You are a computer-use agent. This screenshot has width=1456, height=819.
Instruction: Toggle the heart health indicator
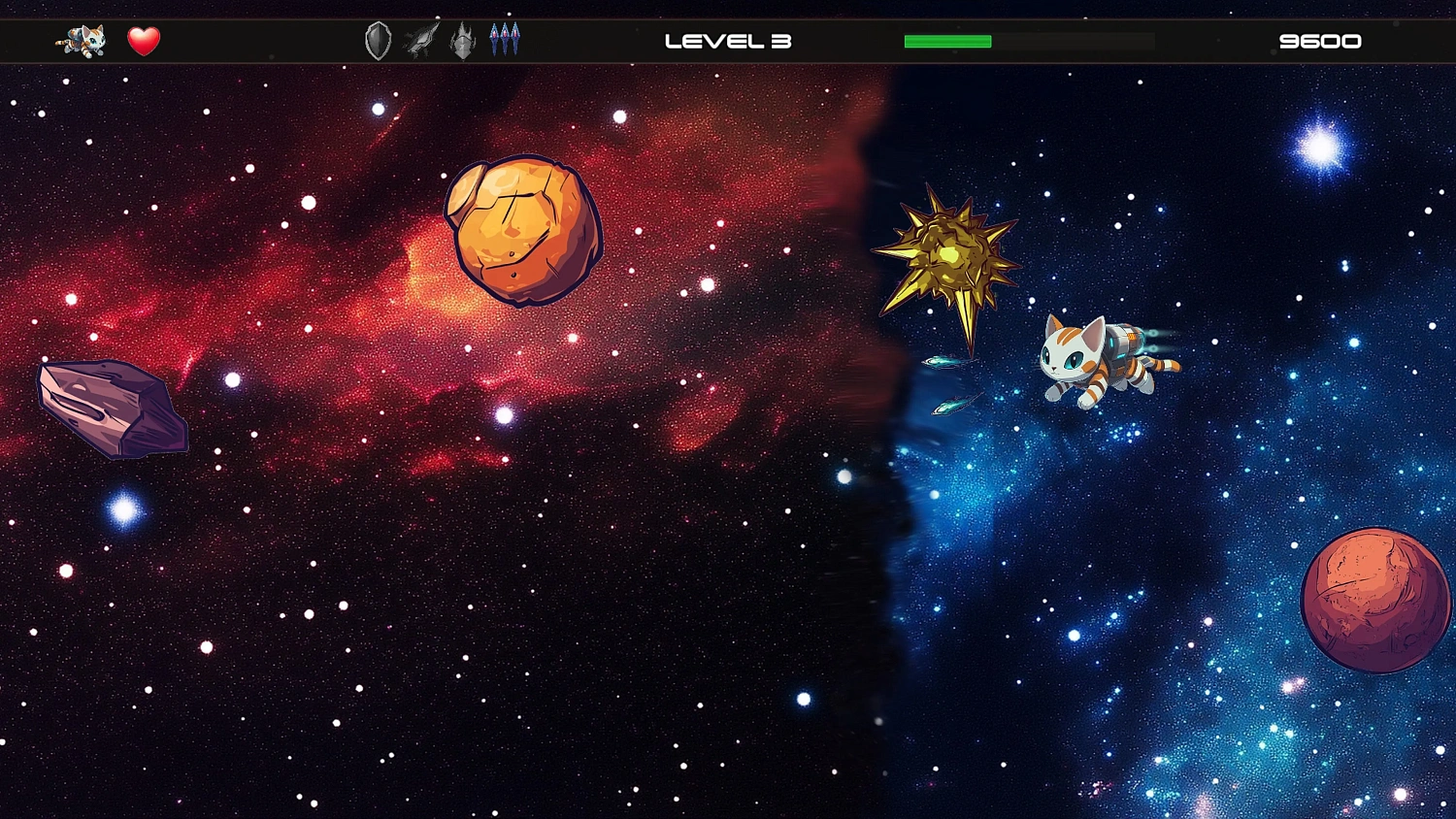click(144, 41)
